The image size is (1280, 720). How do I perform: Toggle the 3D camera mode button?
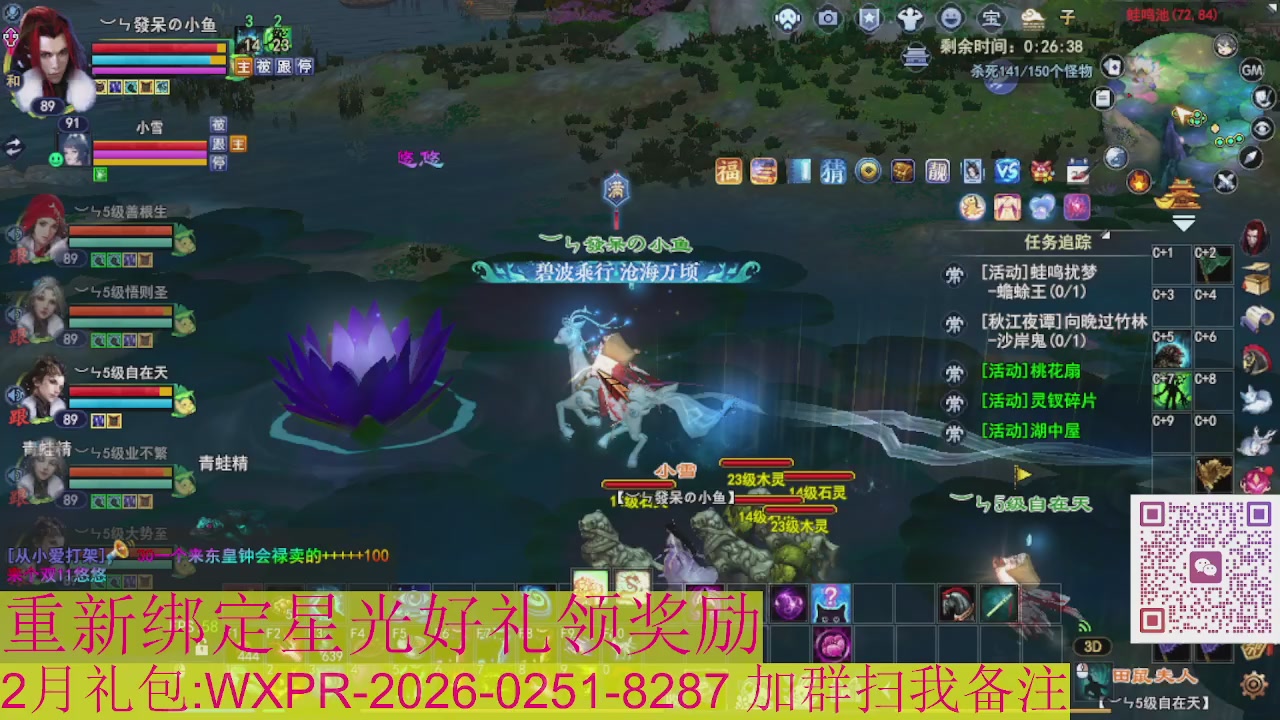point(1093,646)
